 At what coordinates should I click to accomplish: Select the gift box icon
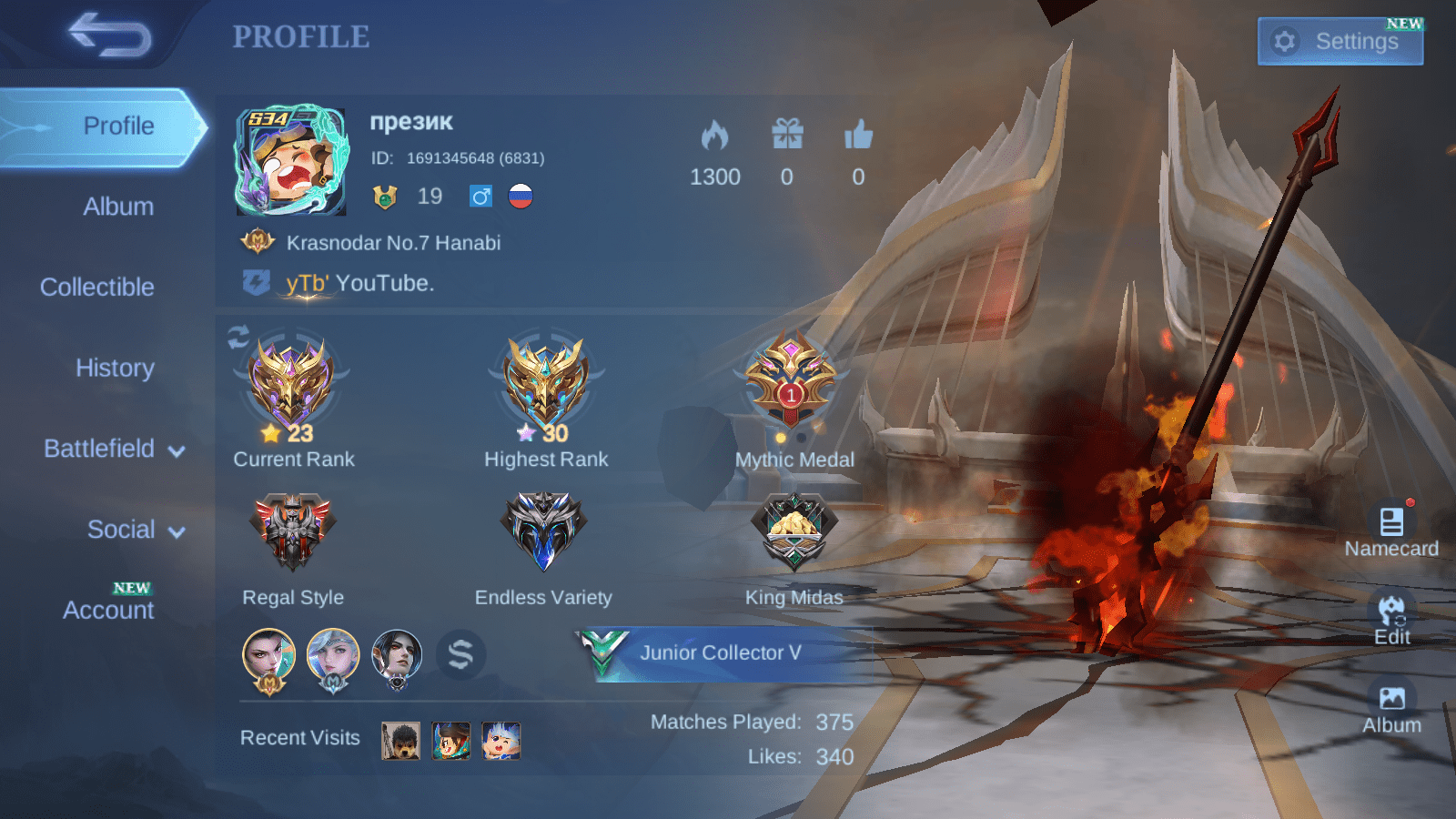(x=788, y=135)
